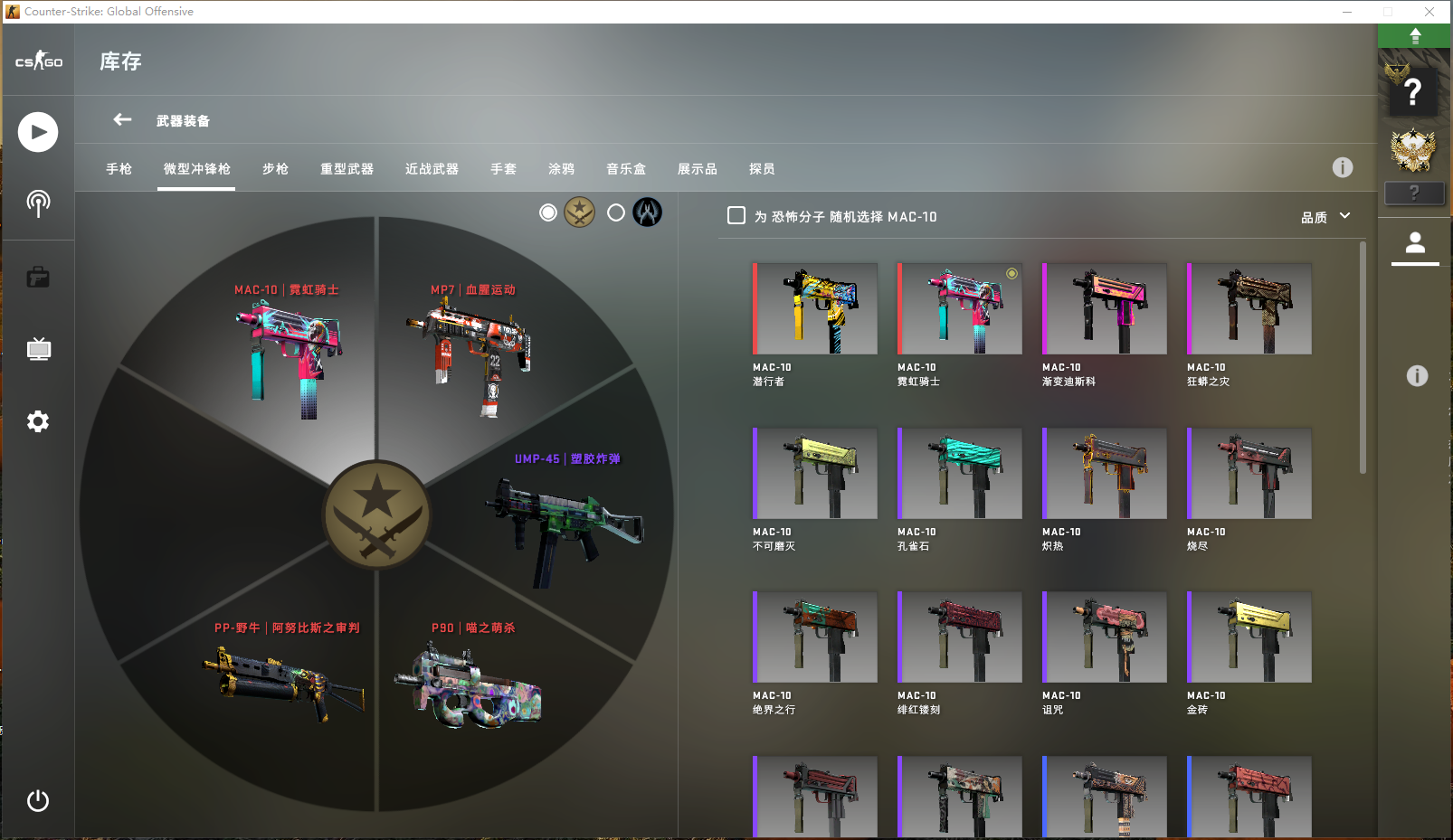The height and width of the screenshot is (840, 1453).
Task: Open the 品质 quality sort dropdown
Action: (x=1325, y=217)
